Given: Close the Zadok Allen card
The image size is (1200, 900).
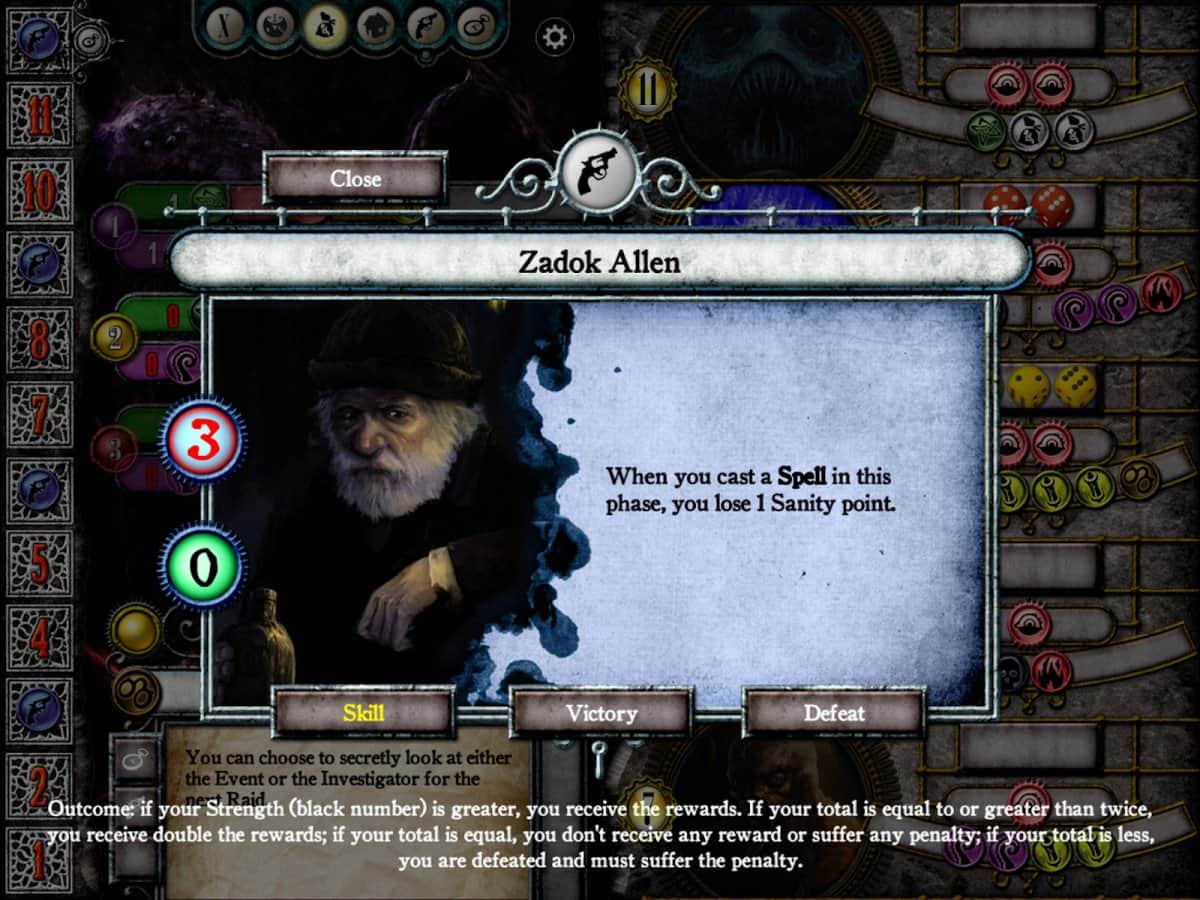Looking at the screenshot, I should (x=355, y=179).
